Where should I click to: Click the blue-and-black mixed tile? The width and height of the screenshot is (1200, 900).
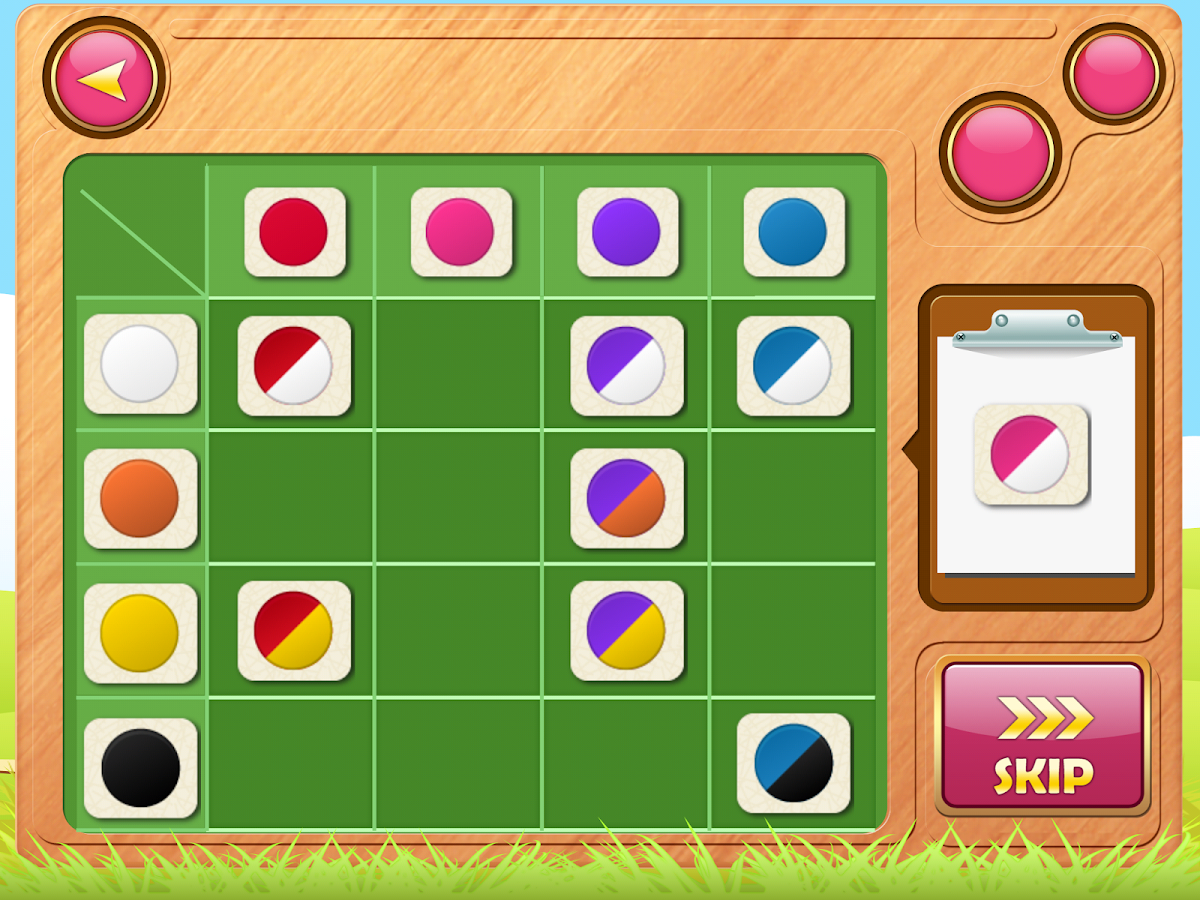tap(794, 763)
